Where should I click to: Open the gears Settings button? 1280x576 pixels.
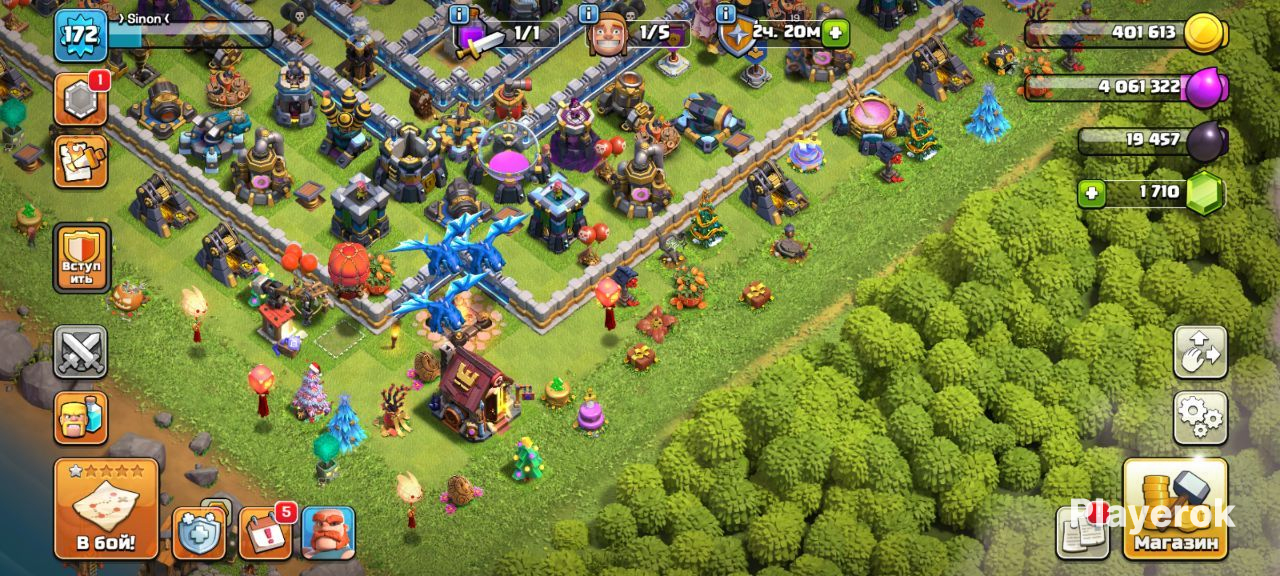point(1200,417)
